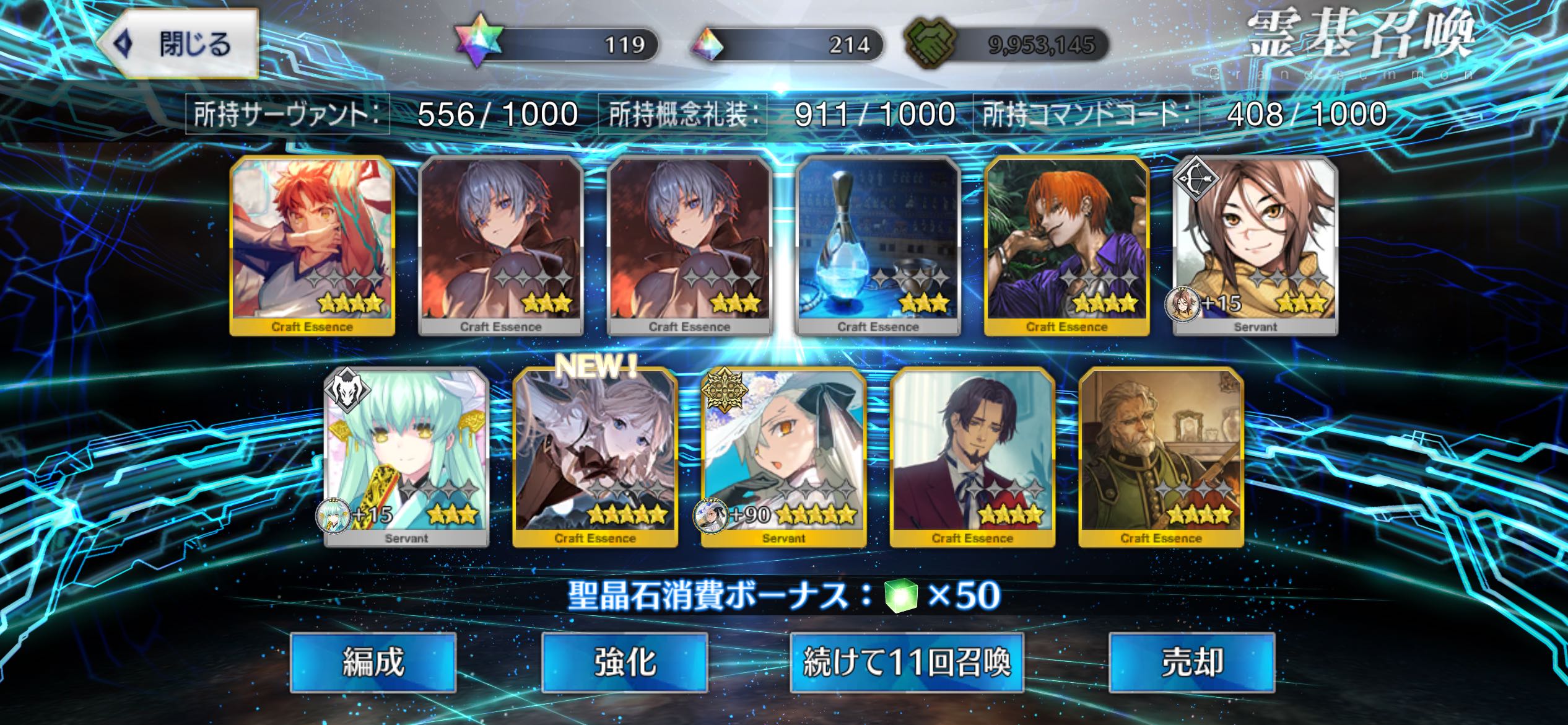1568x725 pixels.
Task: Select the orange-haired man in purple card
Action: (x=1066, y=245)
